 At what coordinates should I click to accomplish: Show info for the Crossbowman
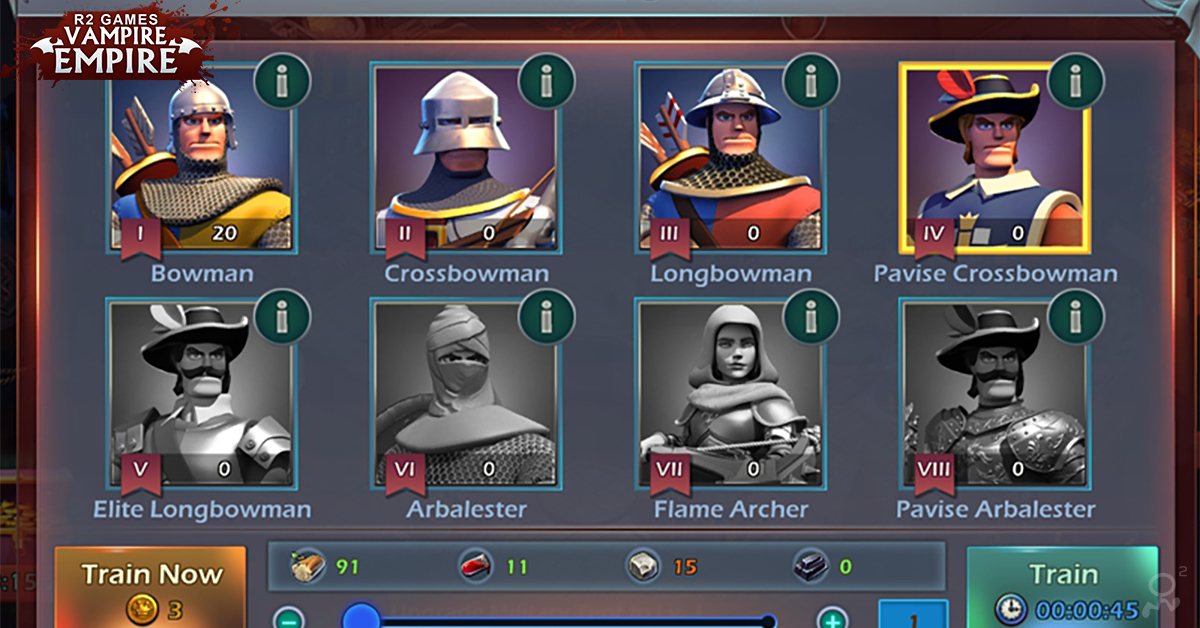point(547,80)
